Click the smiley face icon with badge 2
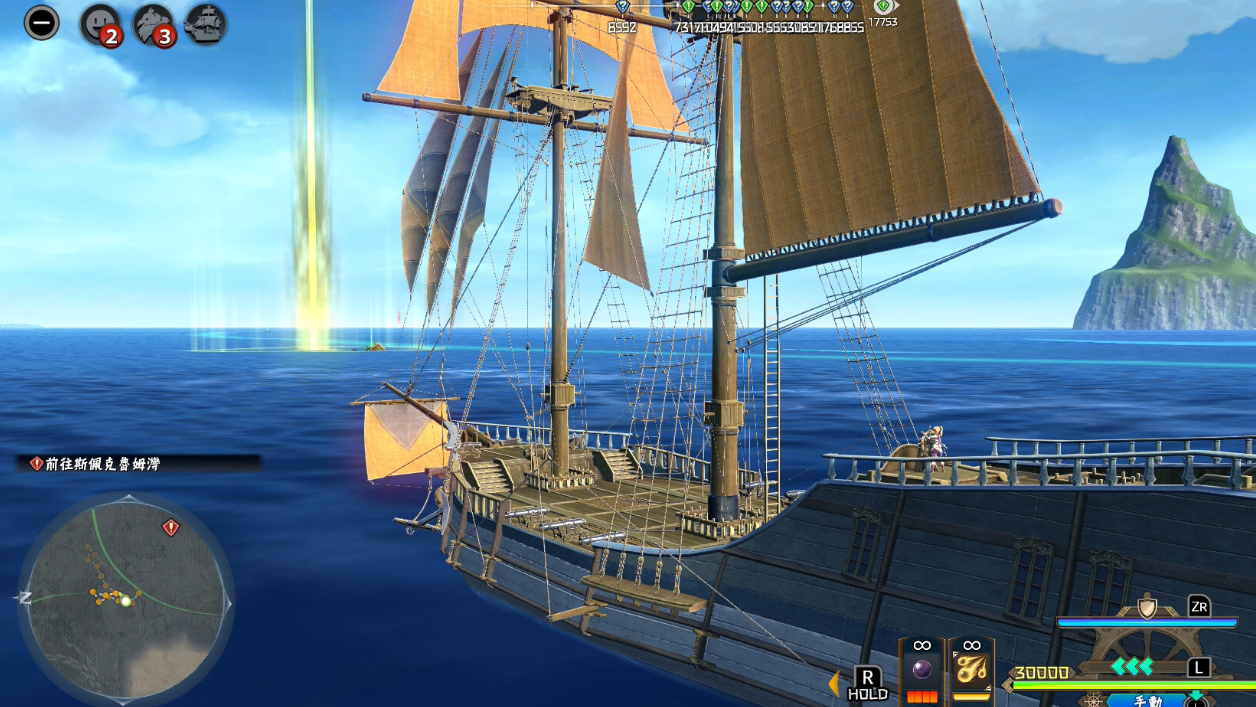 tap(101, 24)
